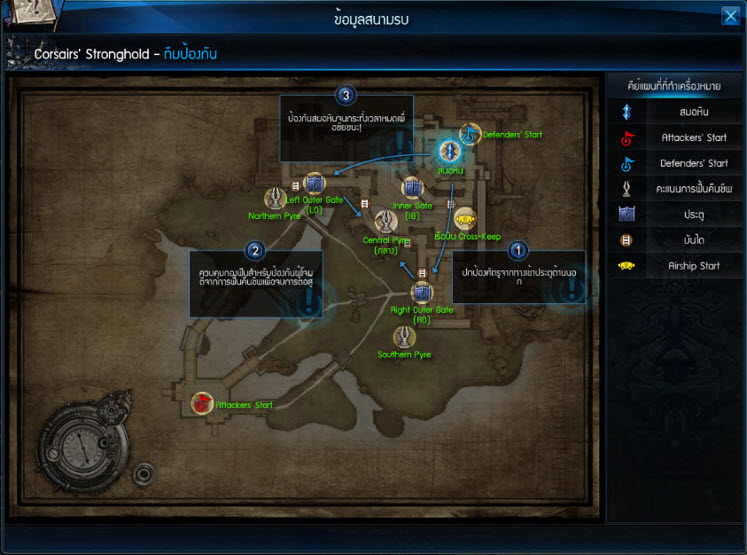Viewport: 747px width, 555px height.
Task: Click the Left Outer Gate marker
Action: pos(314,184)
